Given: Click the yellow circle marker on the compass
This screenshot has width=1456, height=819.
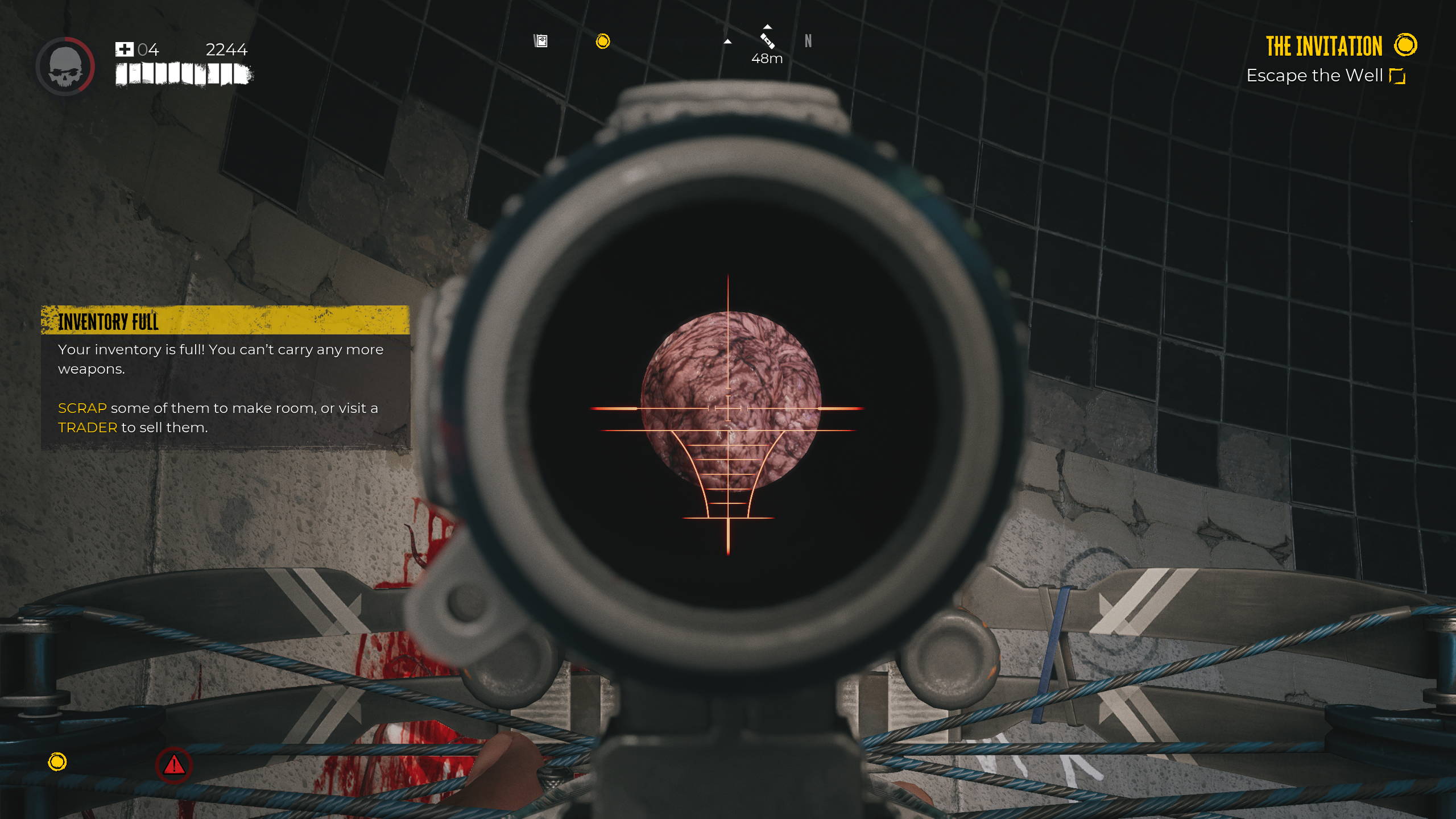Looking at the screenshot, I should [603, 41].
